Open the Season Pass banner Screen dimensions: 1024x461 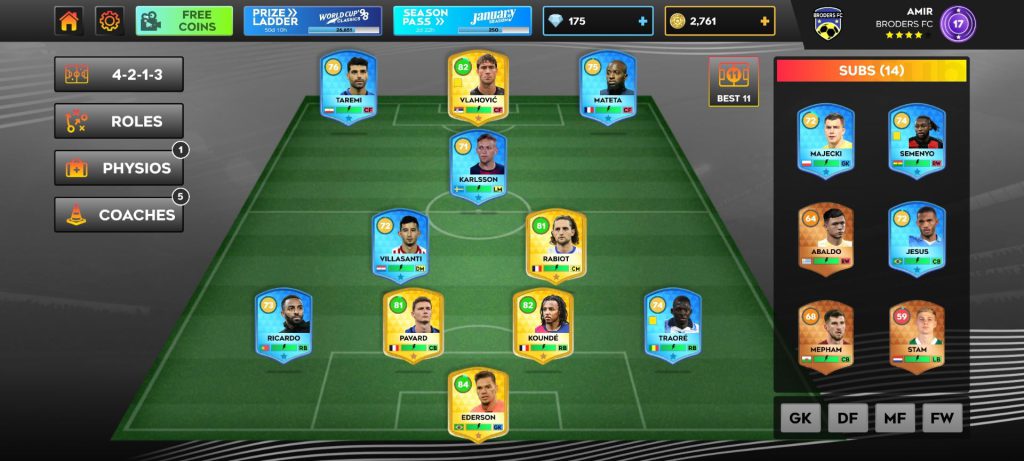(461, 21)
